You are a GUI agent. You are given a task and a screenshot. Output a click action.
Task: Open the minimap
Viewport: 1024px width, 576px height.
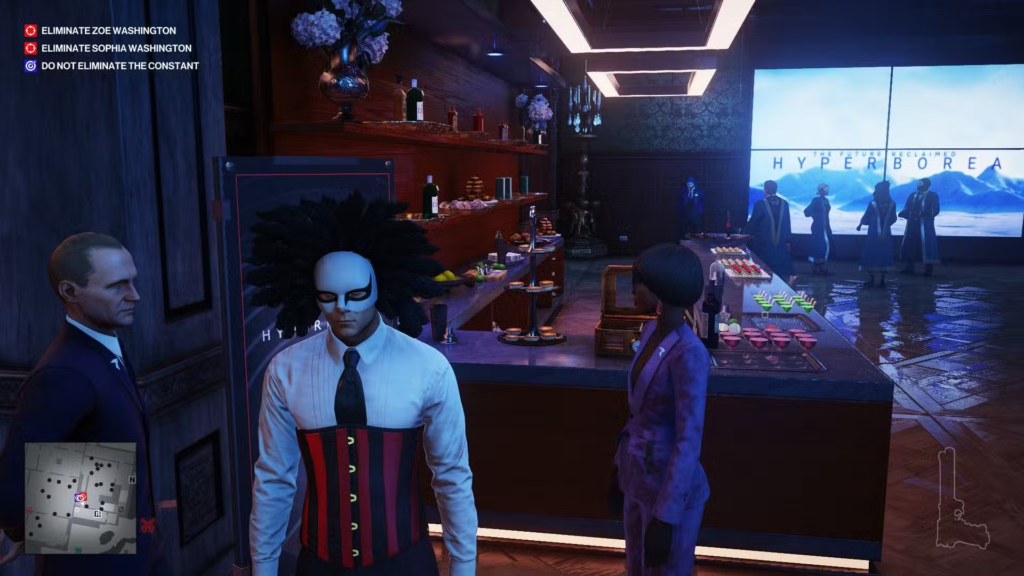pyautogui.click(x=80, y=497)
